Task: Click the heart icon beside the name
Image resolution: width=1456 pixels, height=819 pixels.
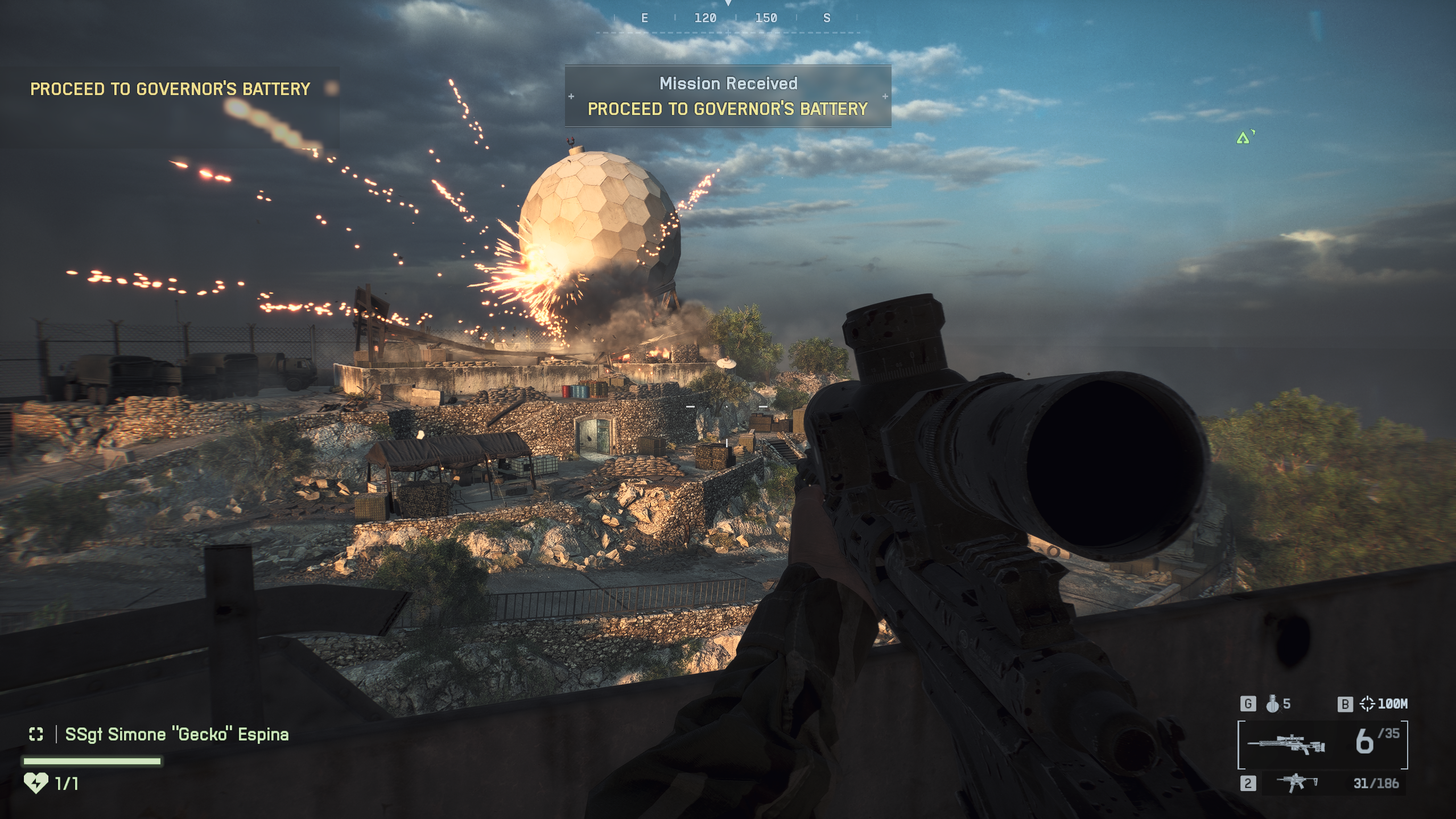Action: [x=36, y=783]
